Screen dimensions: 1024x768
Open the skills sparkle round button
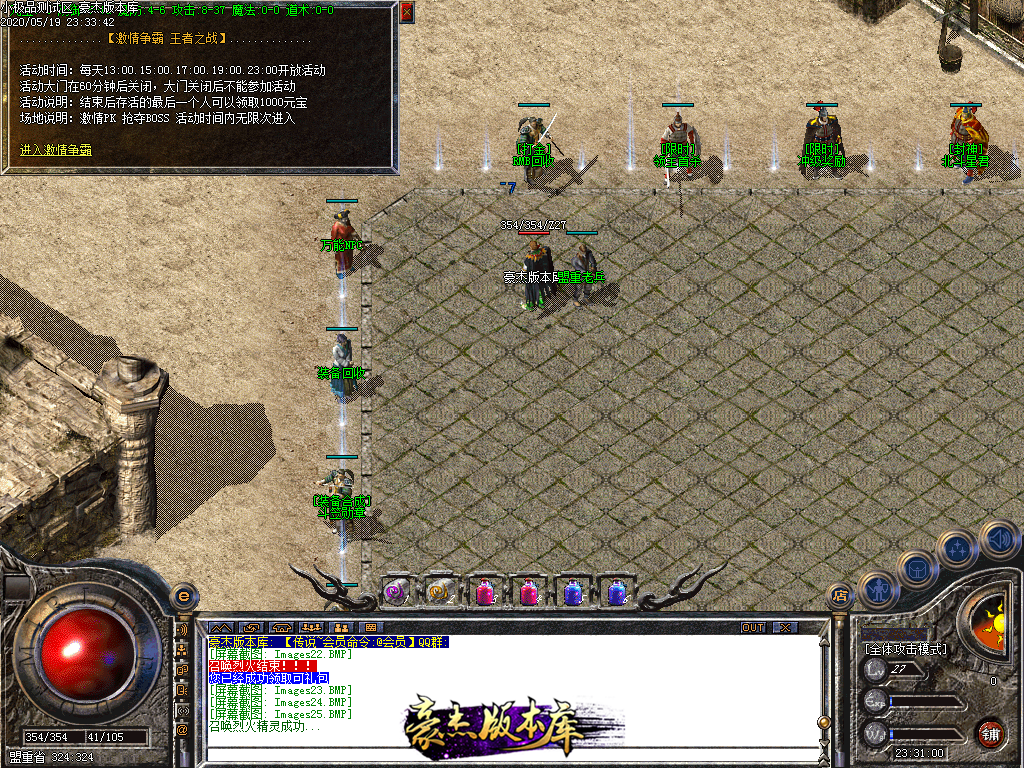pyautogui.click(x=958, y=548)
